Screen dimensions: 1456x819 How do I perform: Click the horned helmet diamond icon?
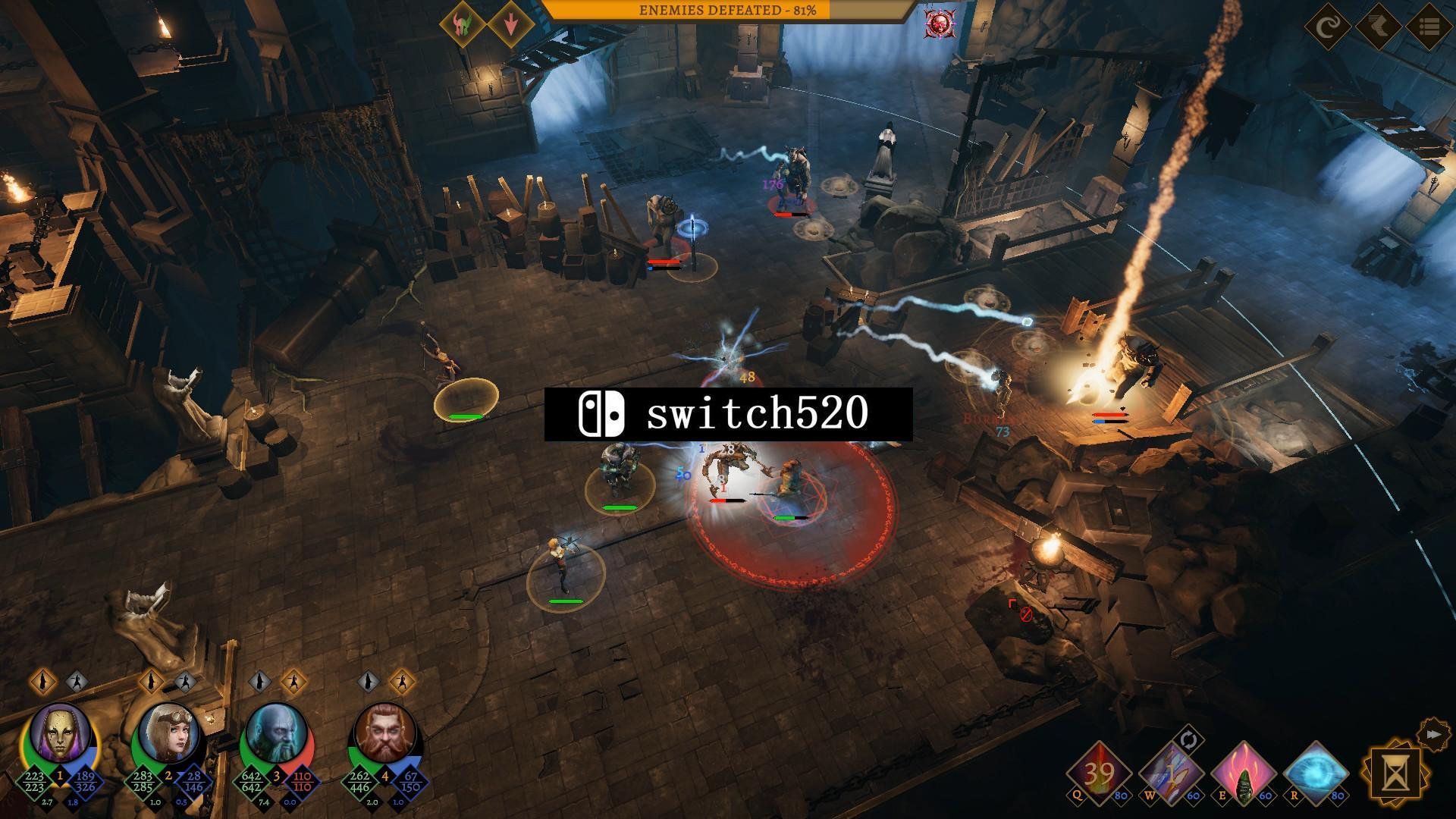click(x=462, y=25)
